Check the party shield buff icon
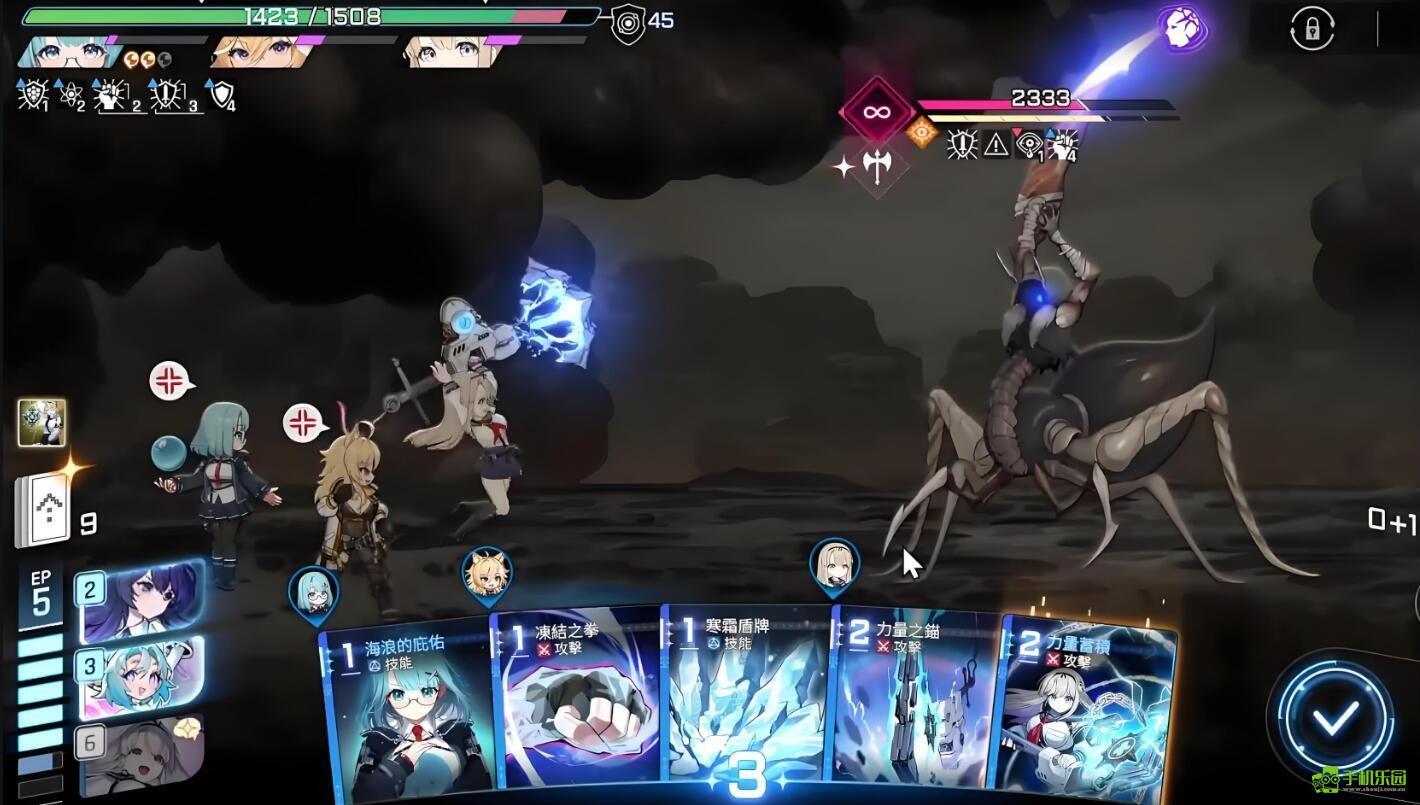 [220, 94]
